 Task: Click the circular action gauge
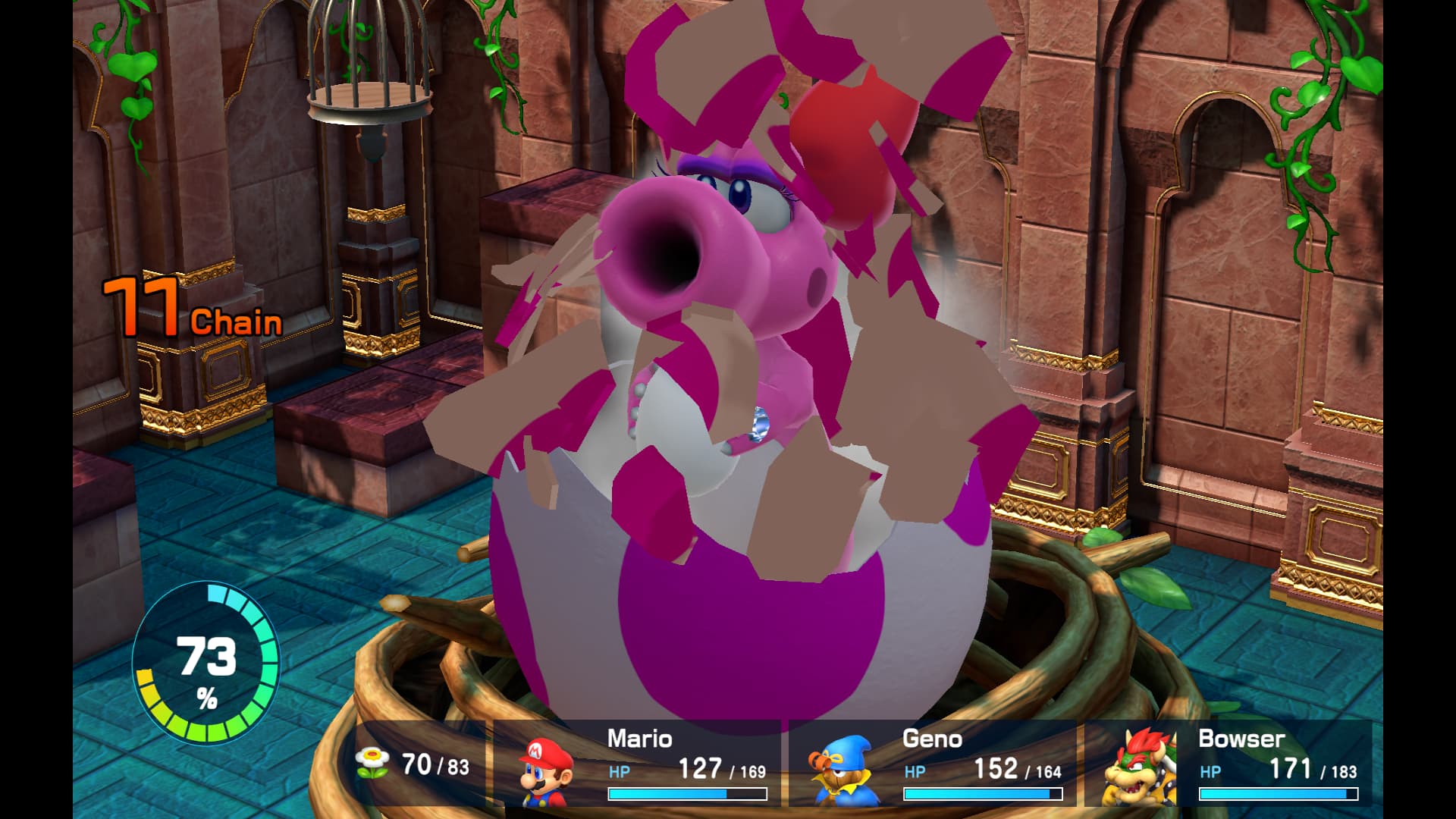click(x=206, y=663)
